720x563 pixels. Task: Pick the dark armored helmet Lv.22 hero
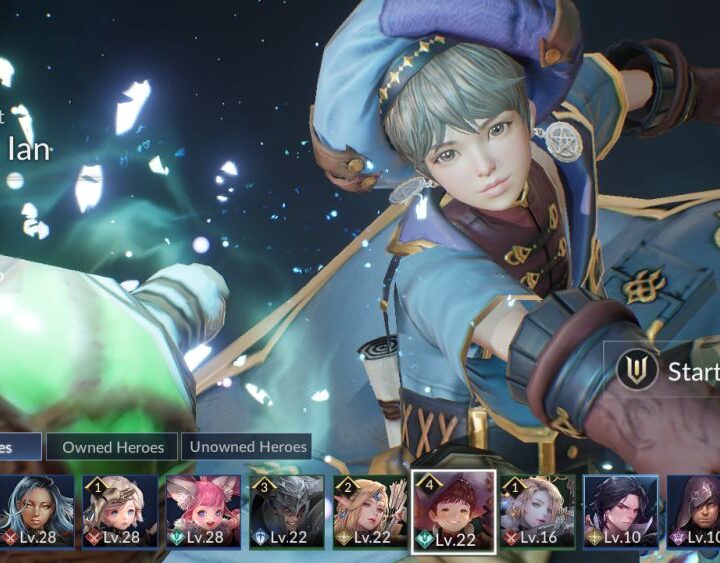pos(286,511)
